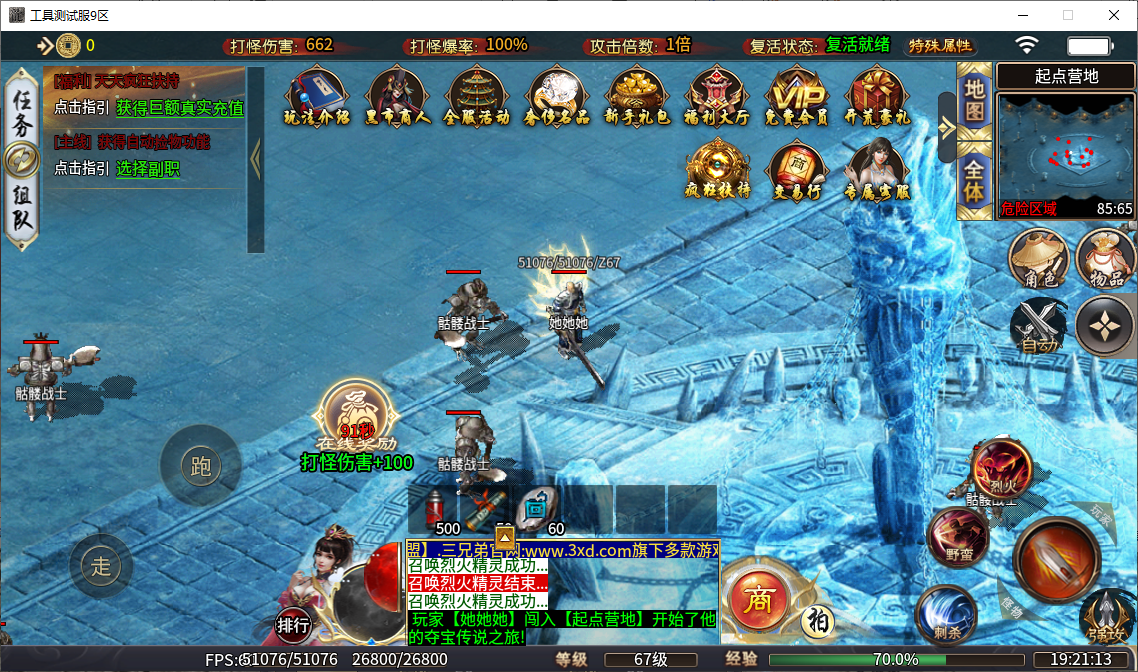The height and width of the screenshot is (672, 1138).
Task: Open the 物品 inventory bag
Action: coord(1106,259)
